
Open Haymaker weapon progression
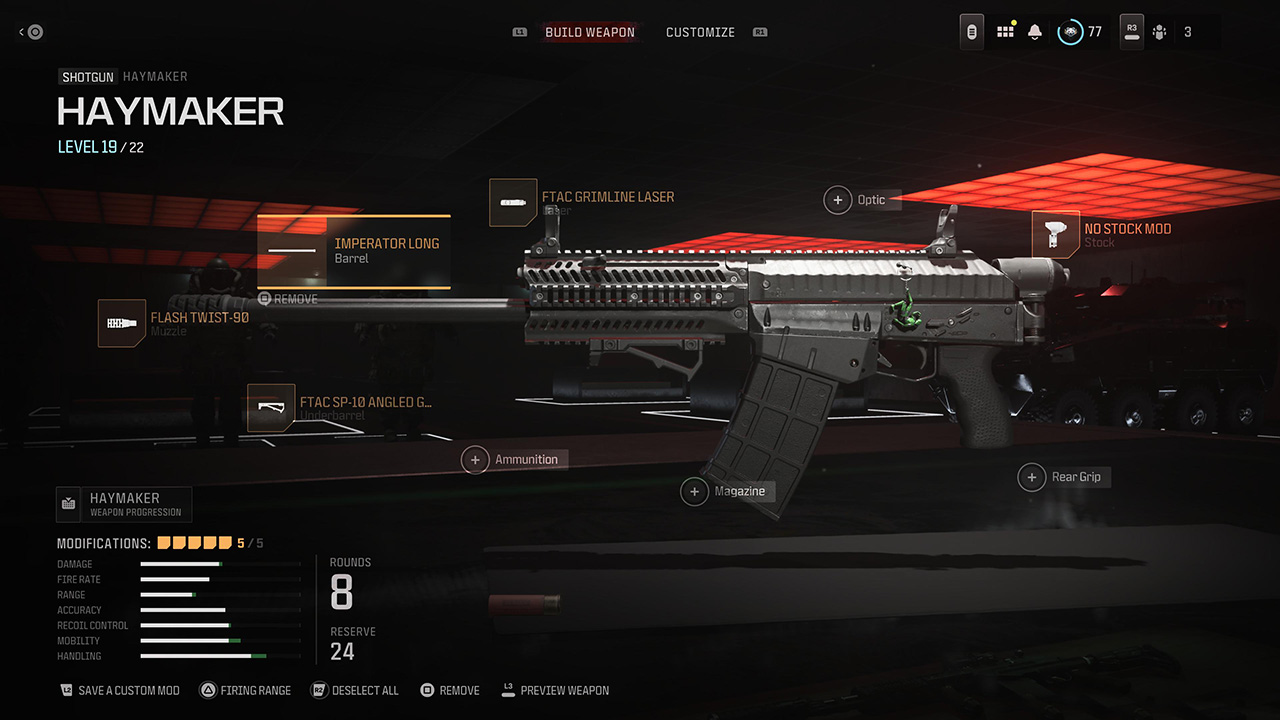[123, 504]
